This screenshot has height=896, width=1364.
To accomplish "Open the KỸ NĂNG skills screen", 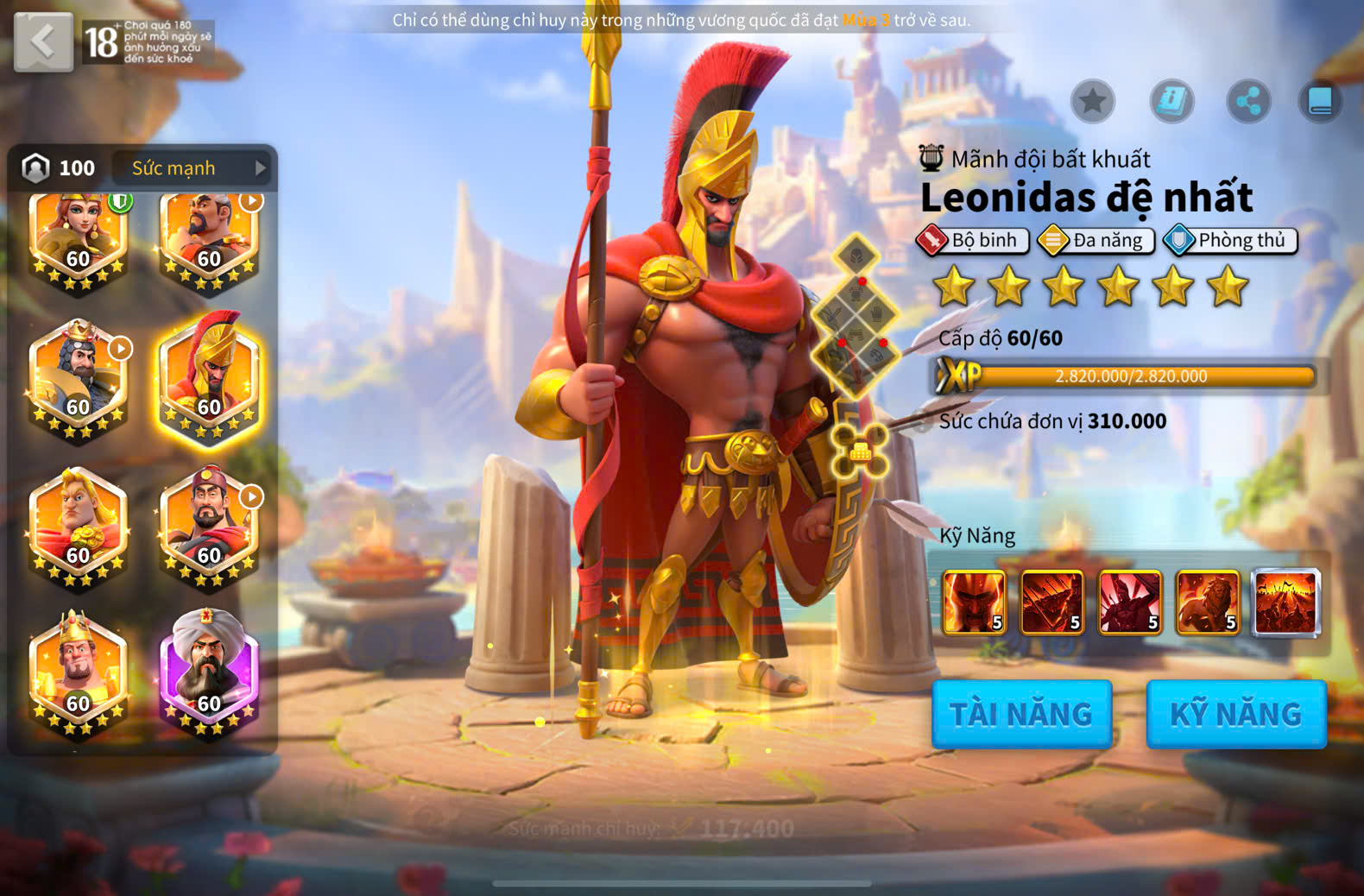I will click(x=1235, y=714).
